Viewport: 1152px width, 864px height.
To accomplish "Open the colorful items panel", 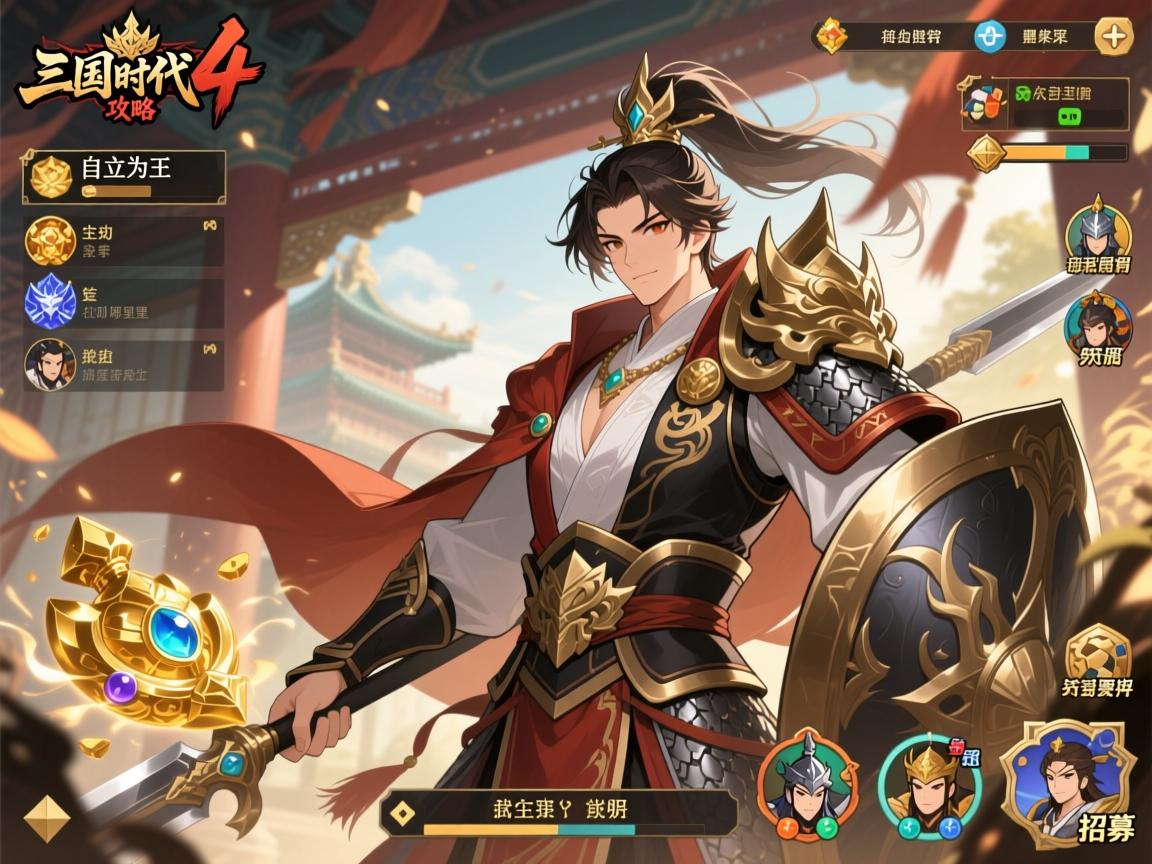I will pyautogui.click(x=1045, y=103).
